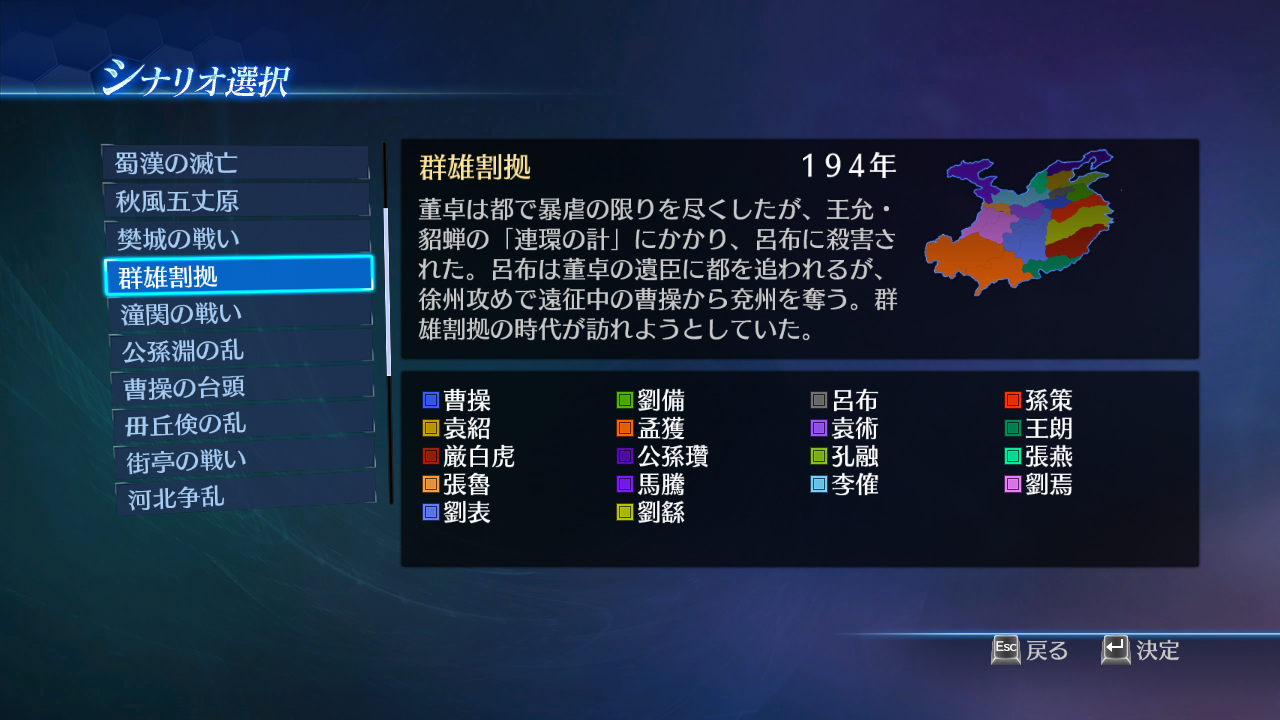This screenshot has height=720, width=1280.
Task: Select the 群雄割拠 scenario
Action: [238, 276]
